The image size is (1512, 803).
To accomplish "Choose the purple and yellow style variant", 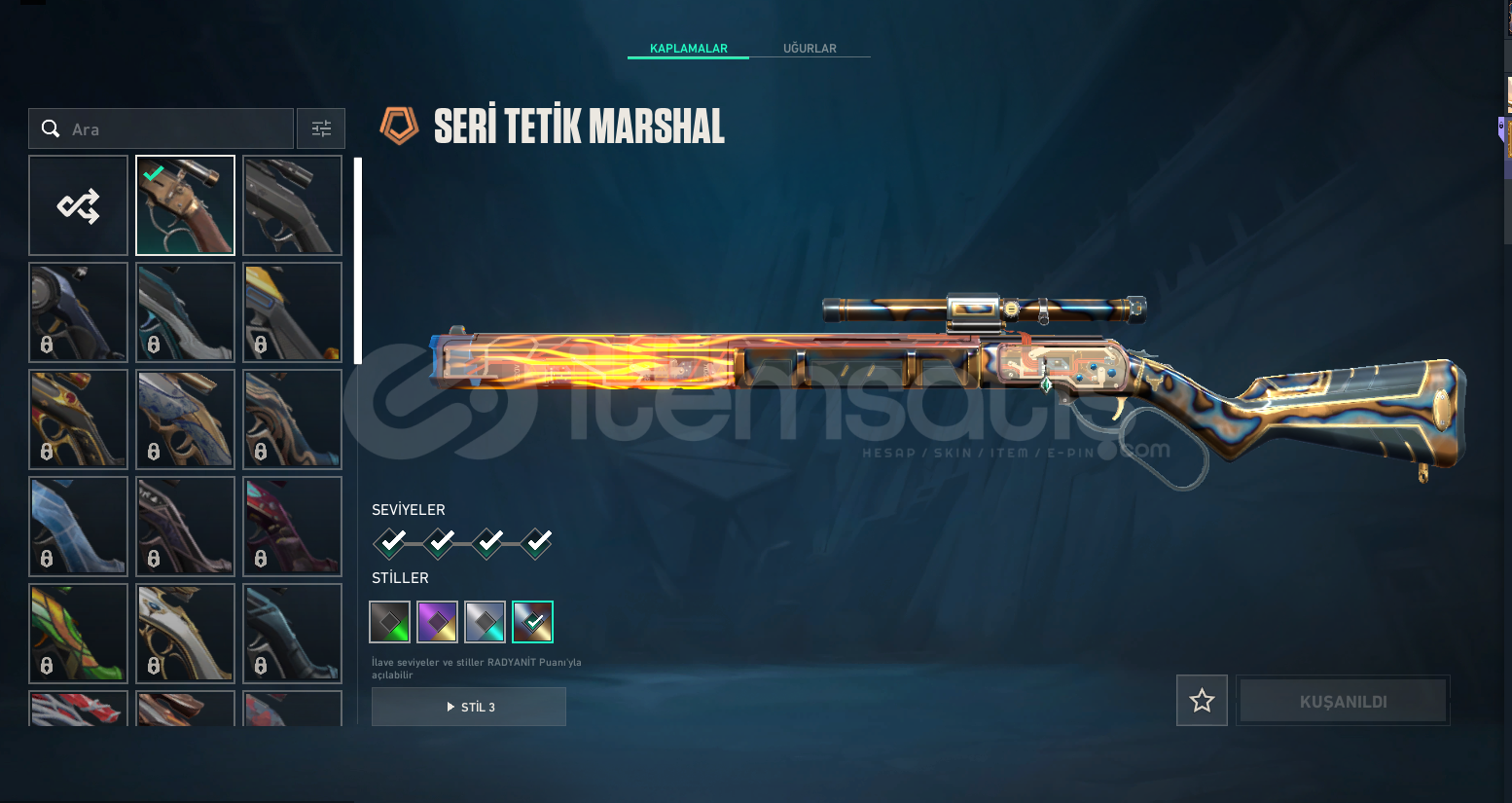I will [437, 622].
